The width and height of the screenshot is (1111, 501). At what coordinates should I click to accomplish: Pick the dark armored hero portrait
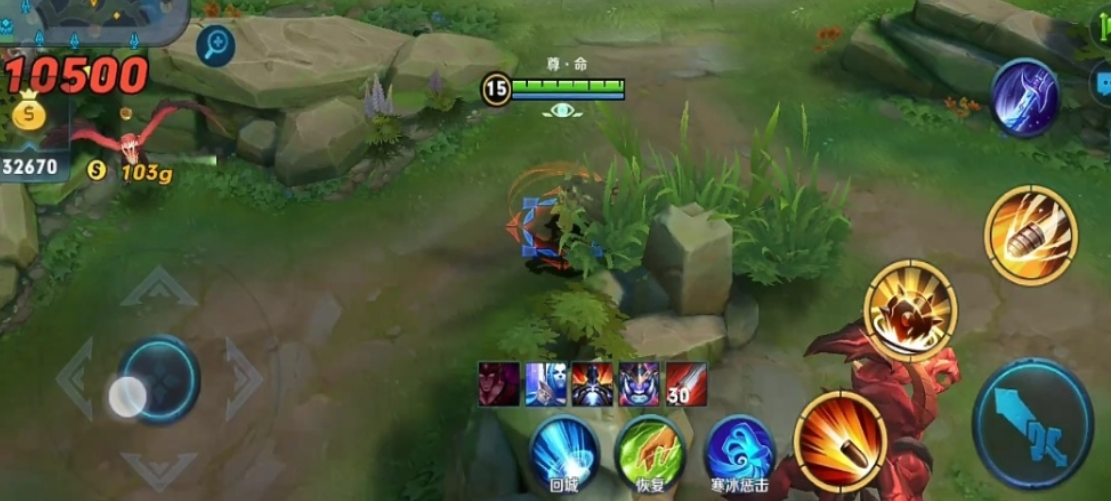(592, 384)
